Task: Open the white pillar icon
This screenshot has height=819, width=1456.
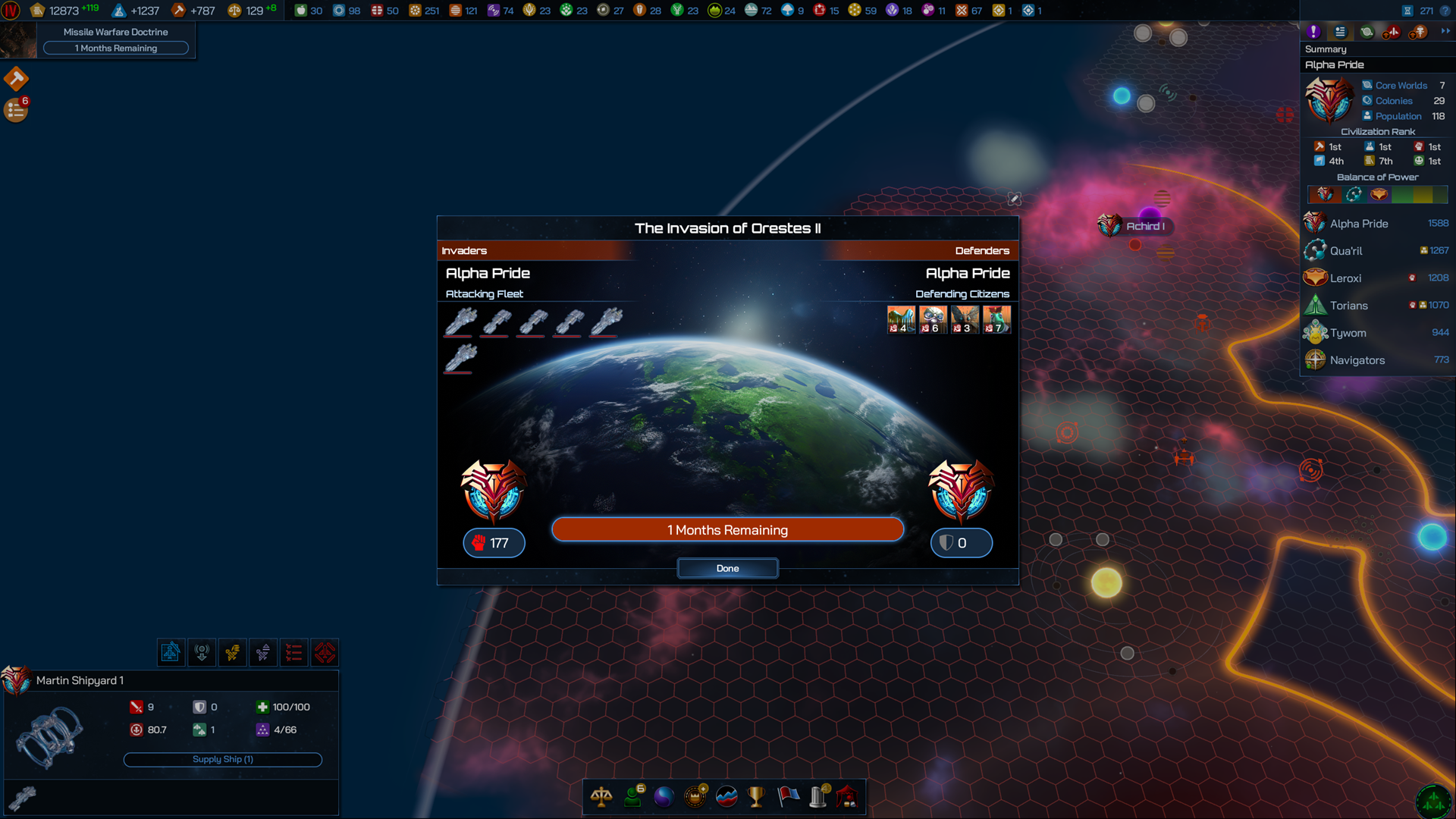Action: [818, 797]
